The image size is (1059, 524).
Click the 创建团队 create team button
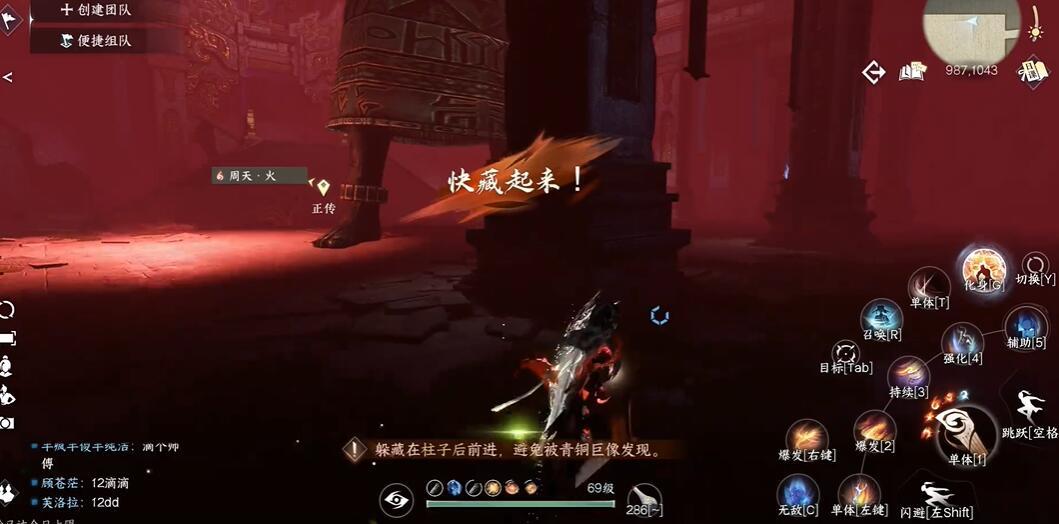96,10
